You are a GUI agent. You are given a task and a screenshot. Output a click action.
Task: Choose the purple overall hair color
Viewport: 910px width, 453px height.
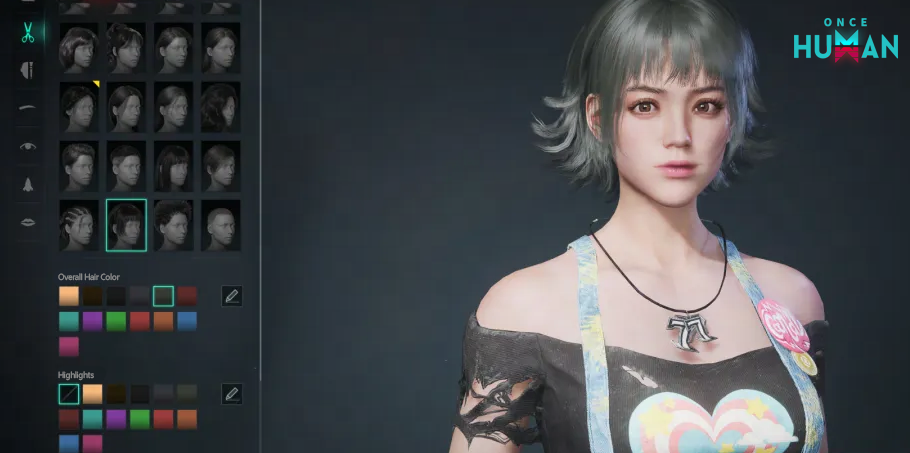pyautogui.click(x=92, y=321)
